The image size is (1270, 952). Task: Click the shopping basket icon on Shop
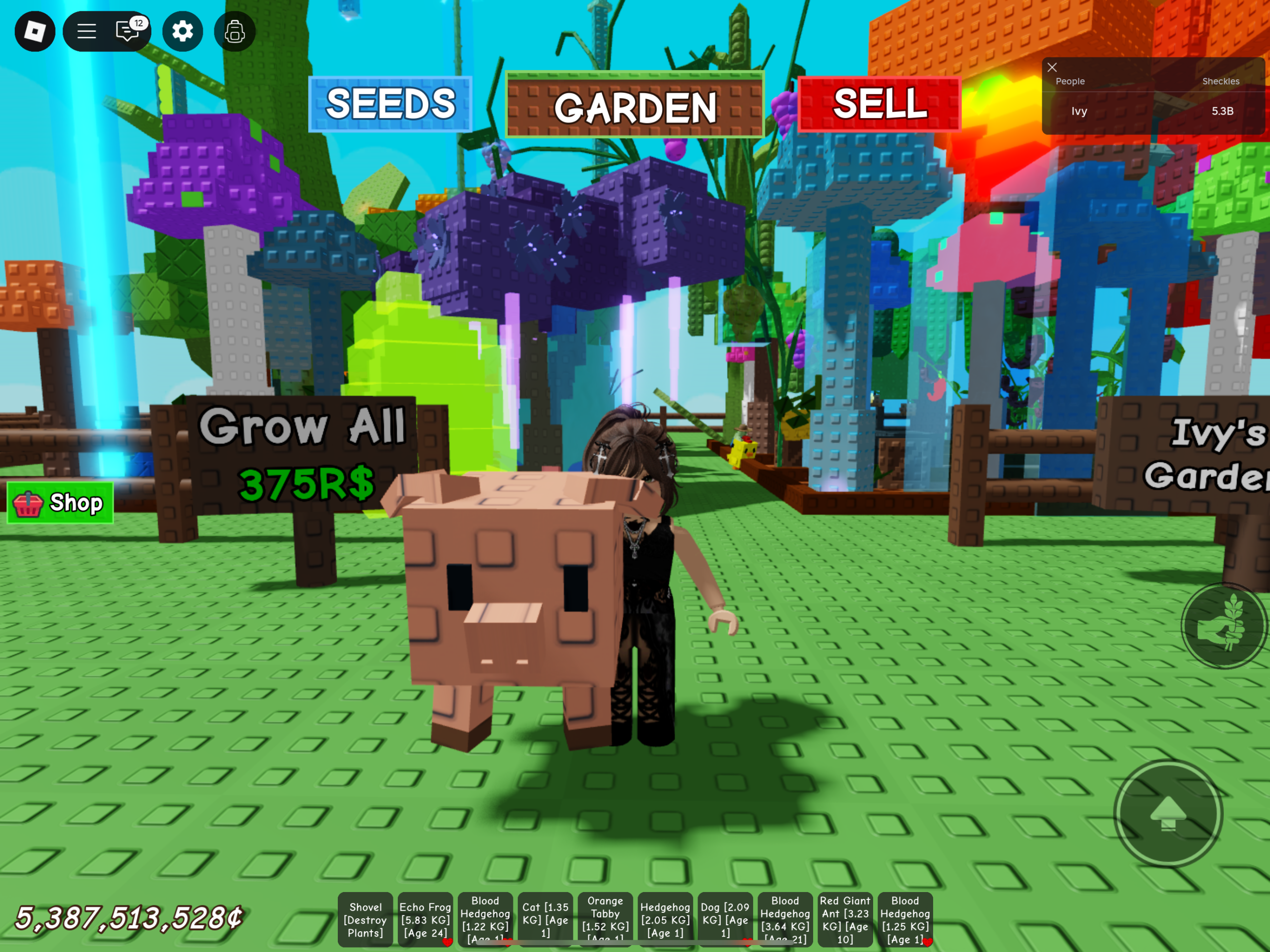(x=28, y=503)
